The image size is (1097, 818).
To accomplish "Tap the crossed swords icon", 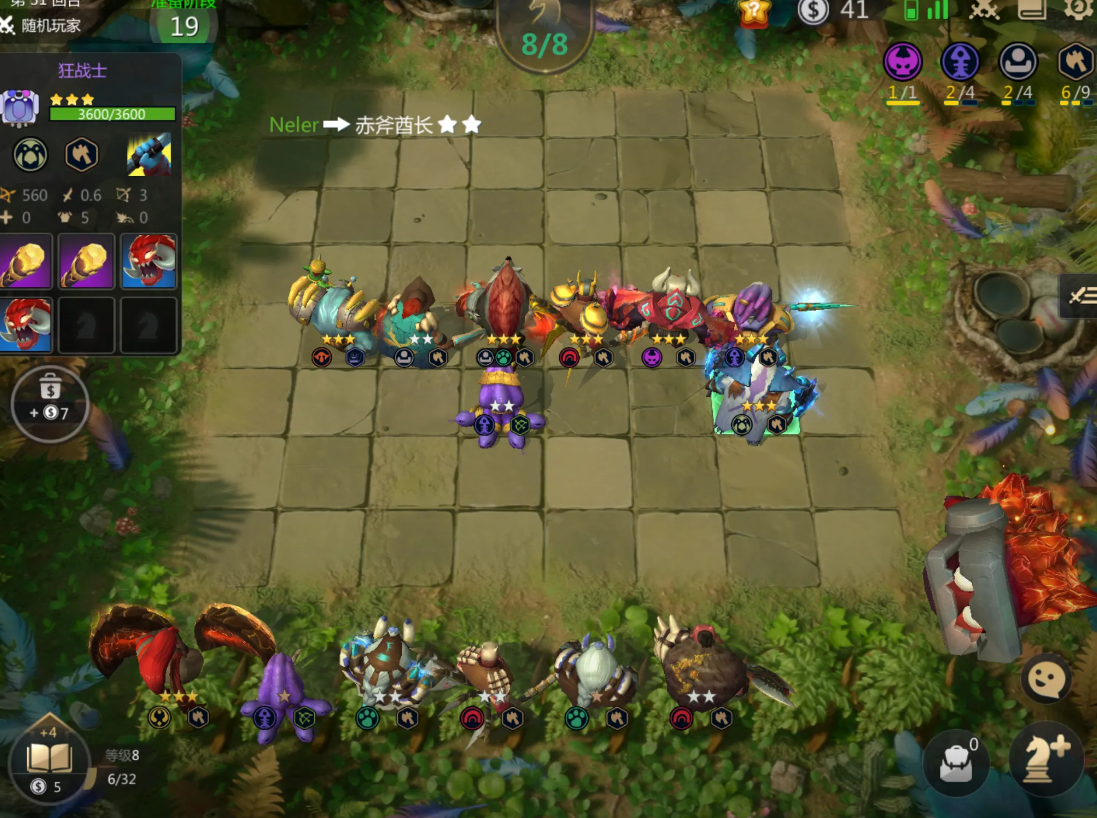I will (985, 10).
